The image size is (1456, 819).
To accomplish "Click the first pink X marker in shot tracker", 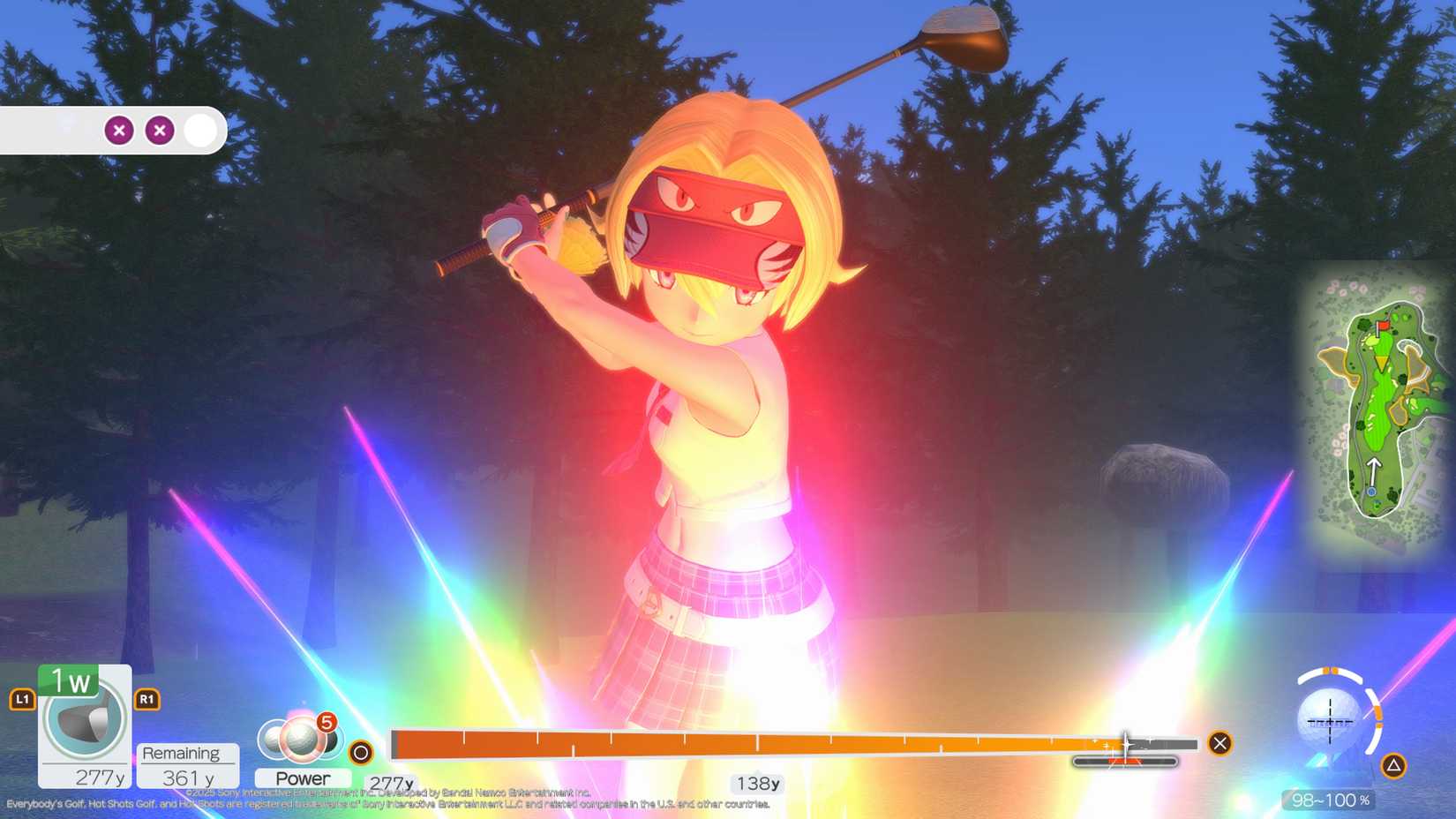I will 119,130.
